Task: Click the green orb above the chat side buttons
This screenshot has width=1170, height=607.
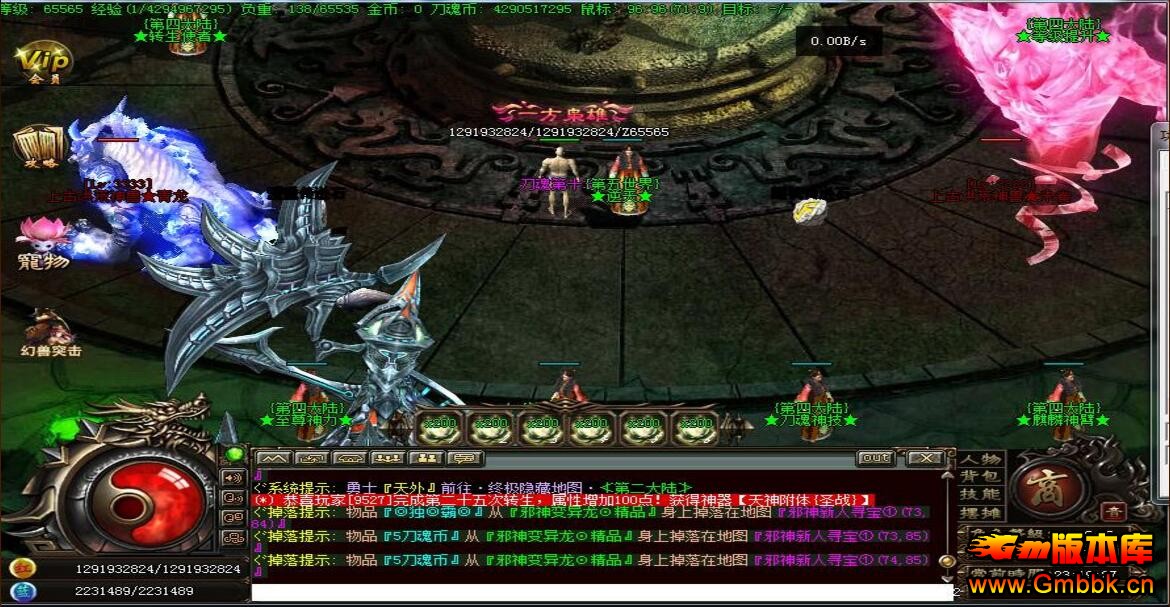Action: click(234, 454)
